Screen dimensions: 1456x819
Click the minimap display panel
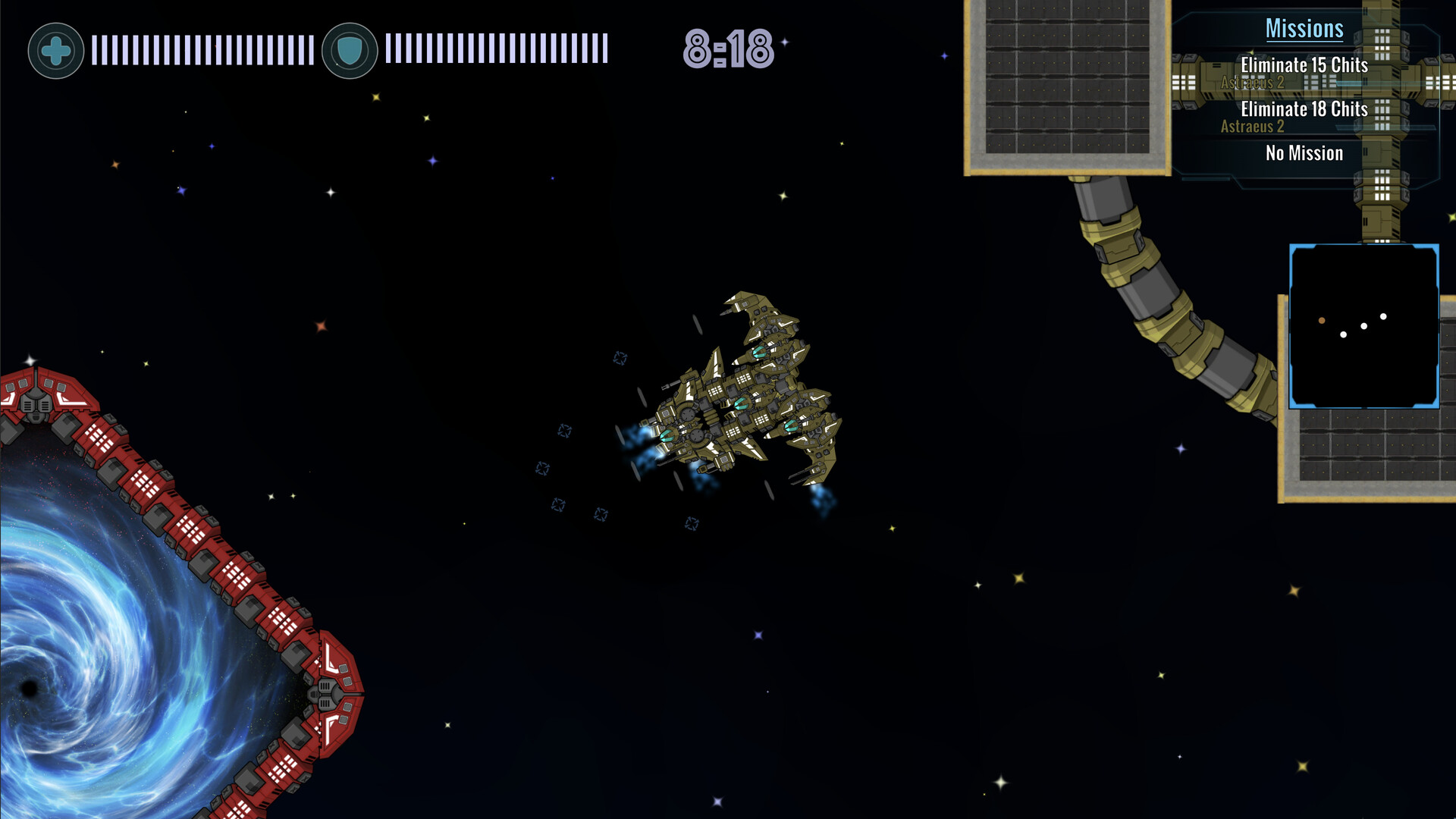tap(1363, 326)
